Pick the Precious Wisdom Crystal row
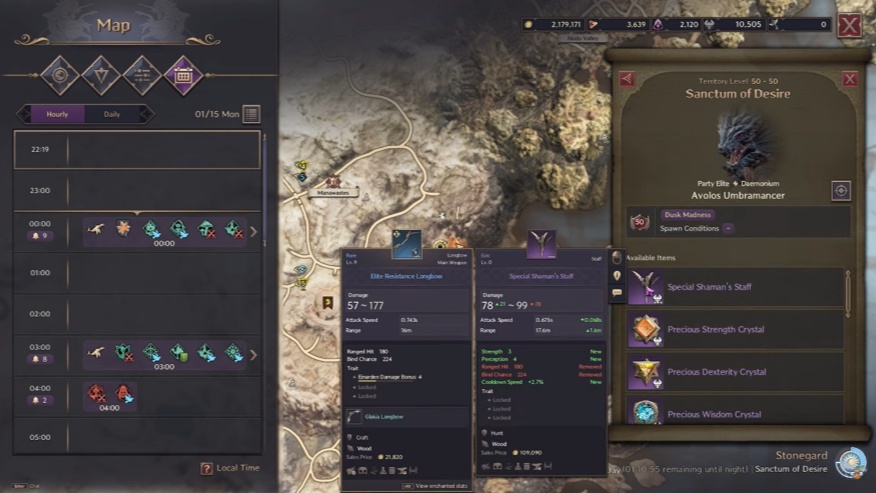 click(x=735, y=413)
